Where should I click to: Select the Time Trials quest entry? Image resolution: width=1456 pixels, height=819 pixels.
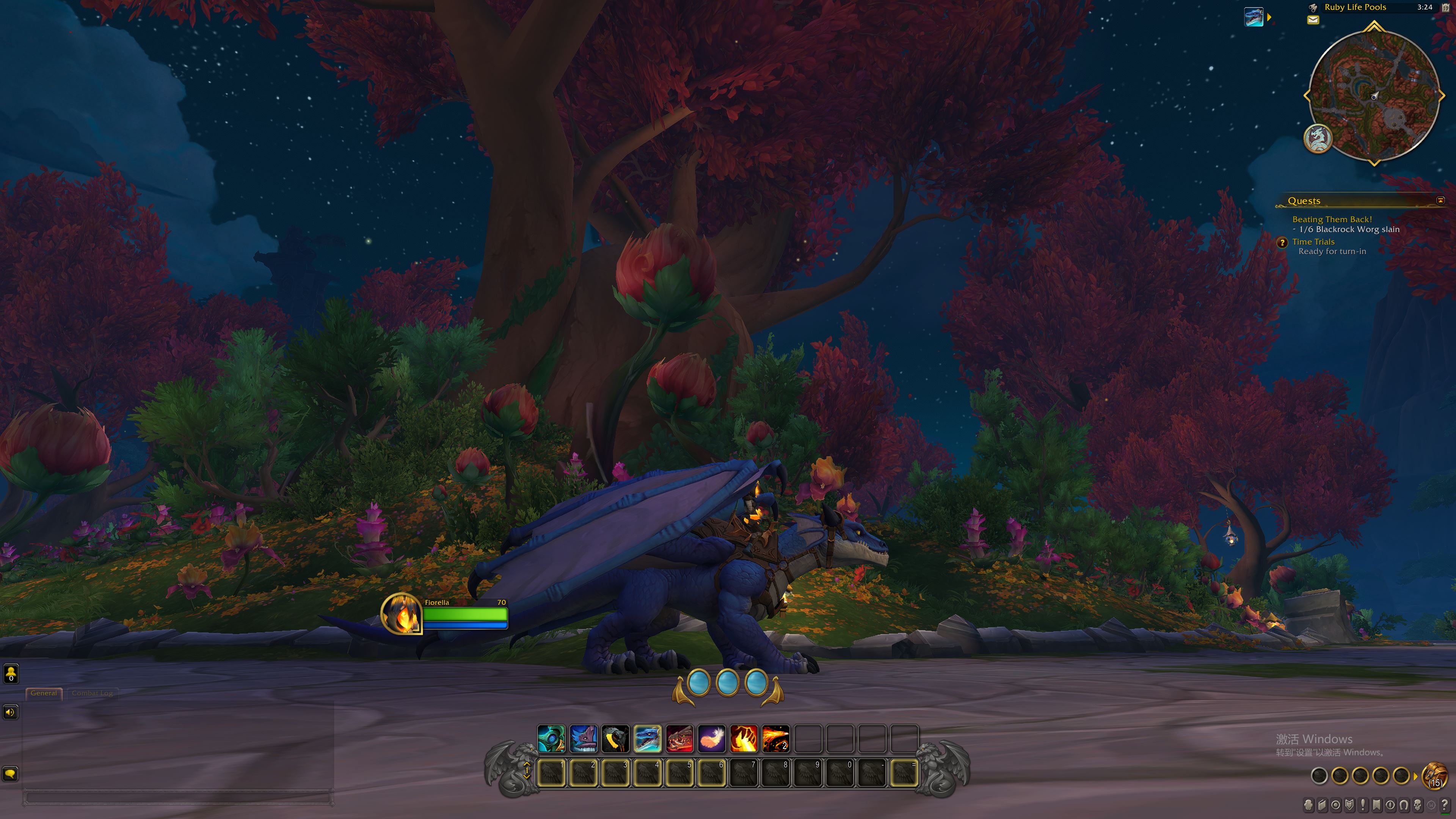tap(1313, 242)
